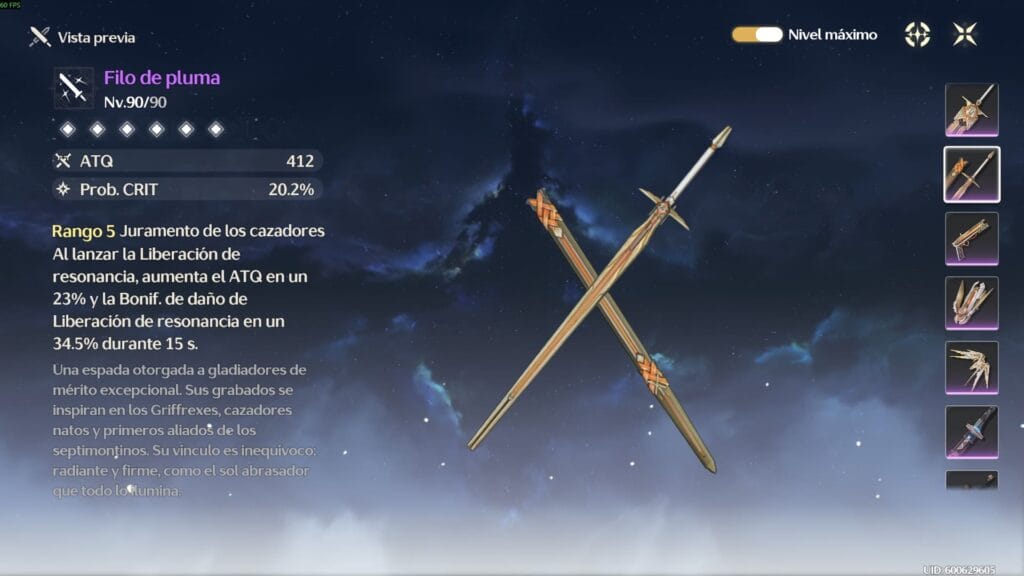Image resolution: width=1024 pixels, height=576 pixels.
Task: Choose the winged rectifier weapon thumbnail
Action: [971, 368]
